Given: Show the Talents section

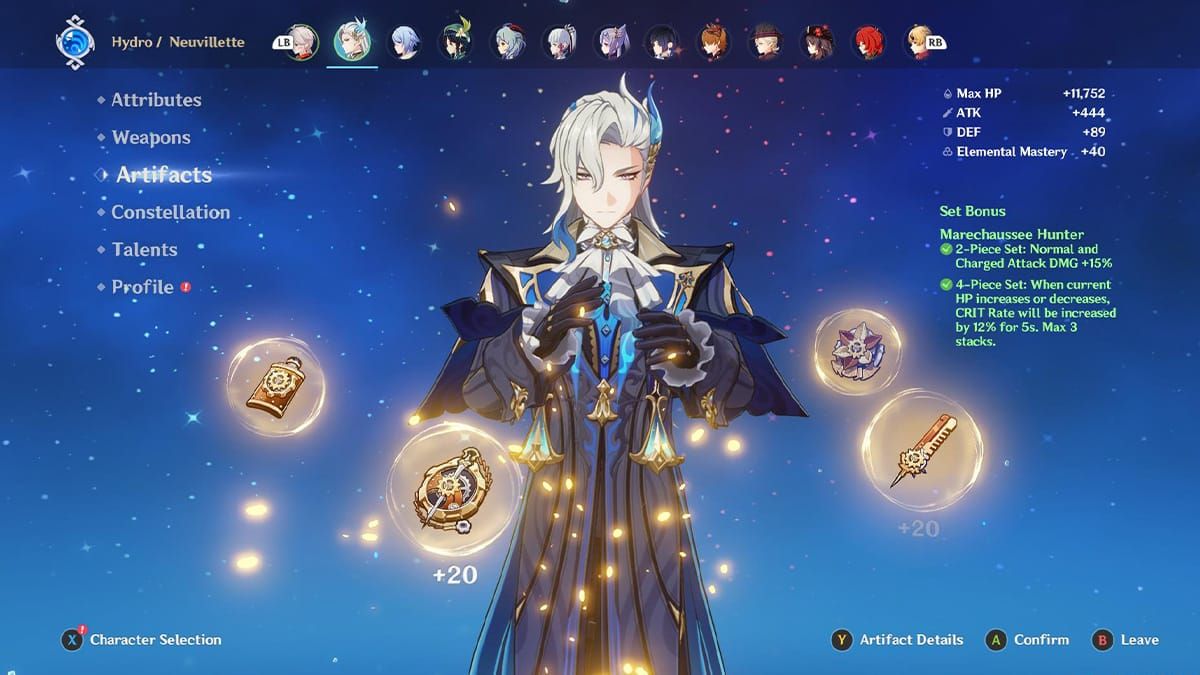Looking at the screenshot, I should tap(145, 250).
